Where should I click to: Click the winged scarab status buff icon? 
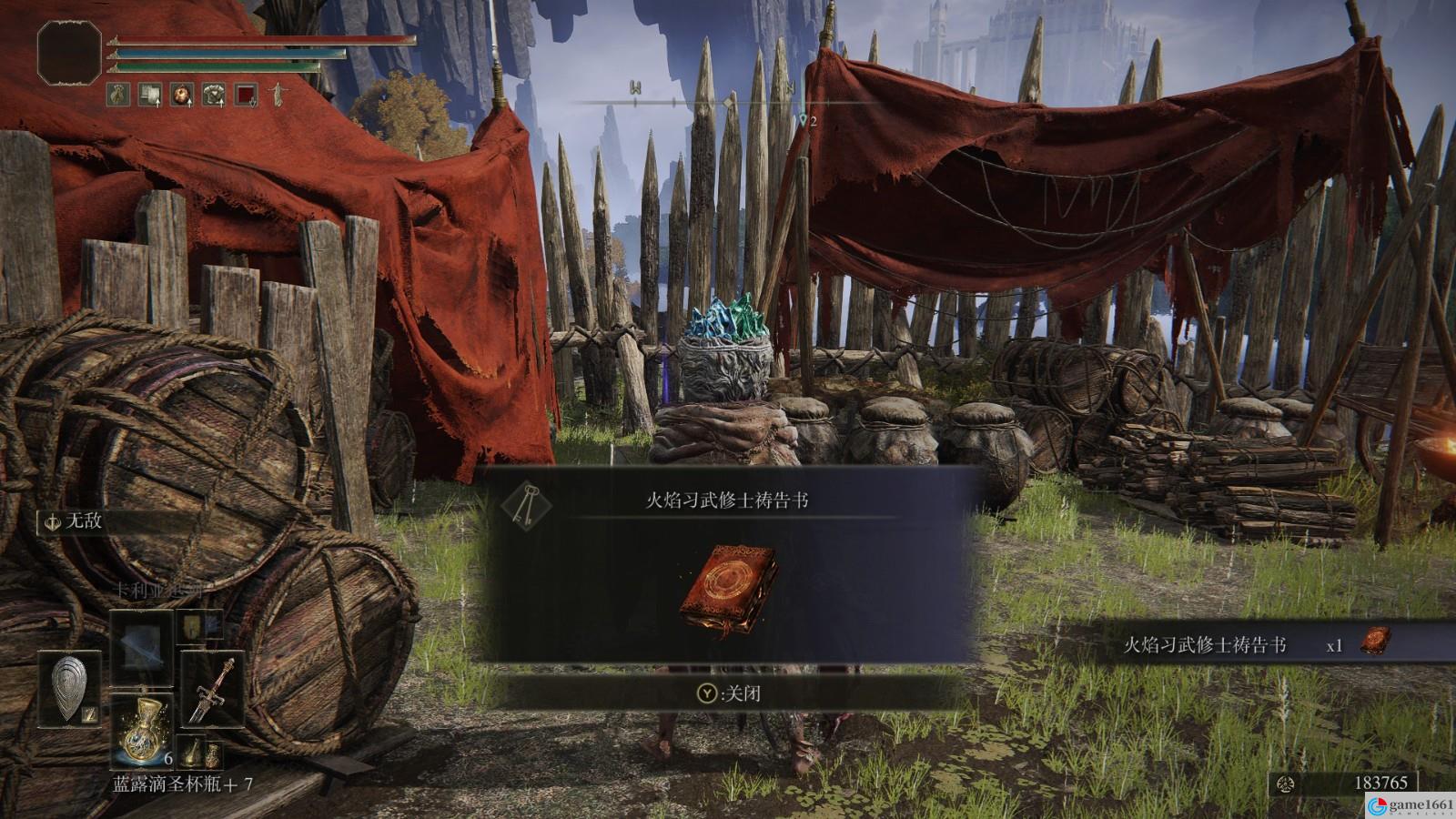click(119, 93)
